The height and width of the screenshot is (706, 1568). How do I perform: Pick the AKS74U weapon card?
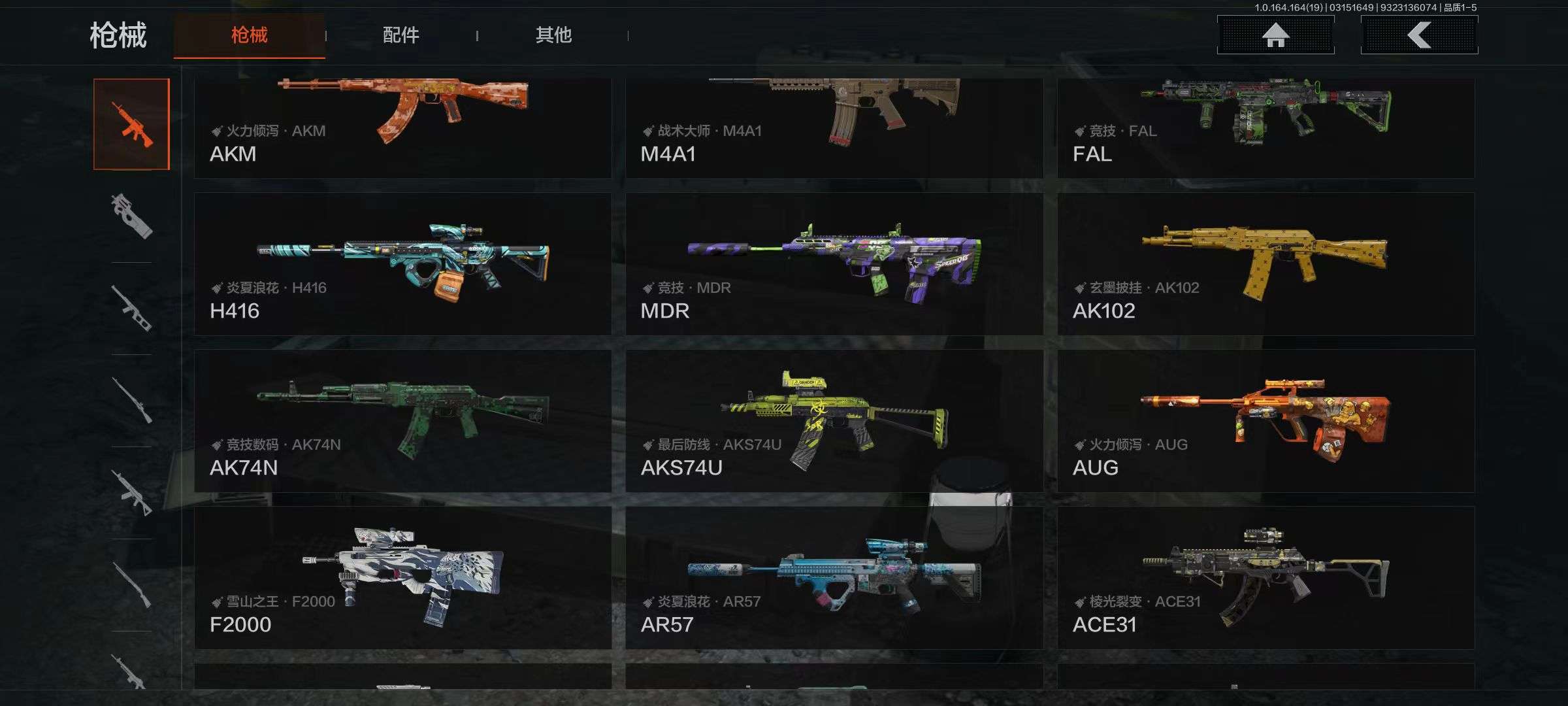[834, 421]
